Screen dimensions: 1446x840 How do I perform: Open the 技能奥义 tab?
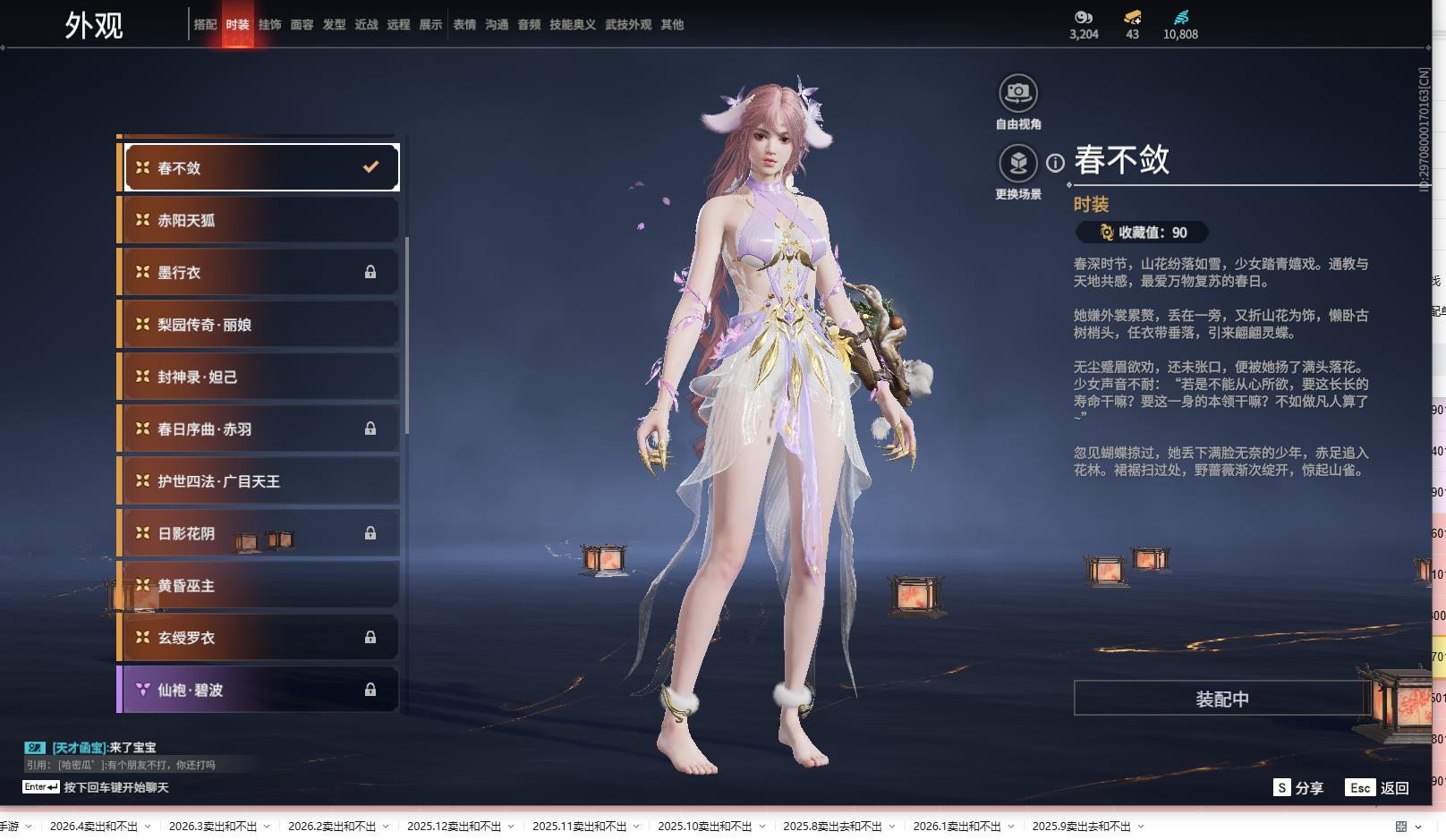(x=572, y=25)
